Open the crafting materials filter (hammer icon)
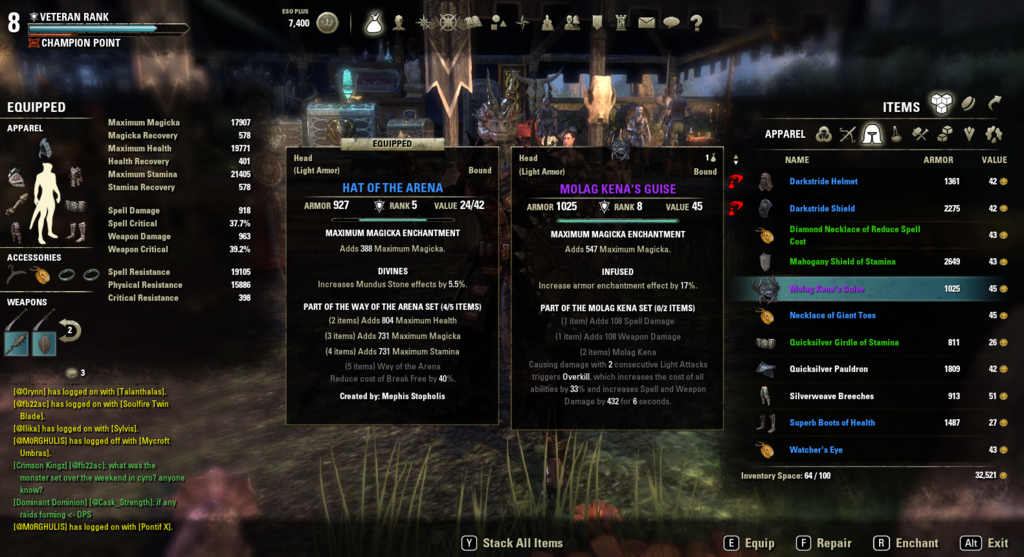Screen dimensions: 1024x557 pyautogui.click(x=920, y=134)
